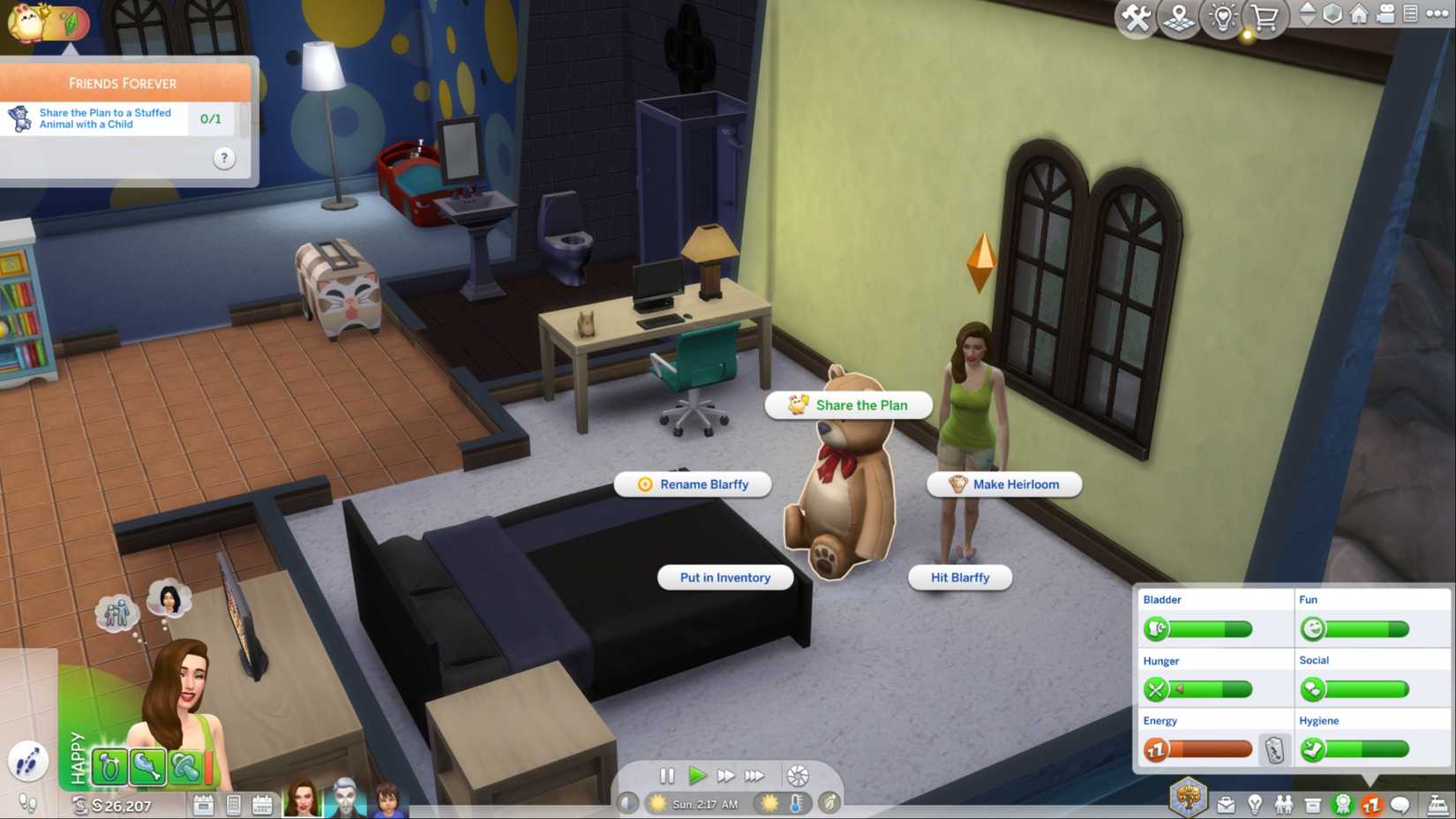The width and height of the screenshot is (1456, 819).
Task: Go down one floor with the down arrow
Action: click(1307, 20)
